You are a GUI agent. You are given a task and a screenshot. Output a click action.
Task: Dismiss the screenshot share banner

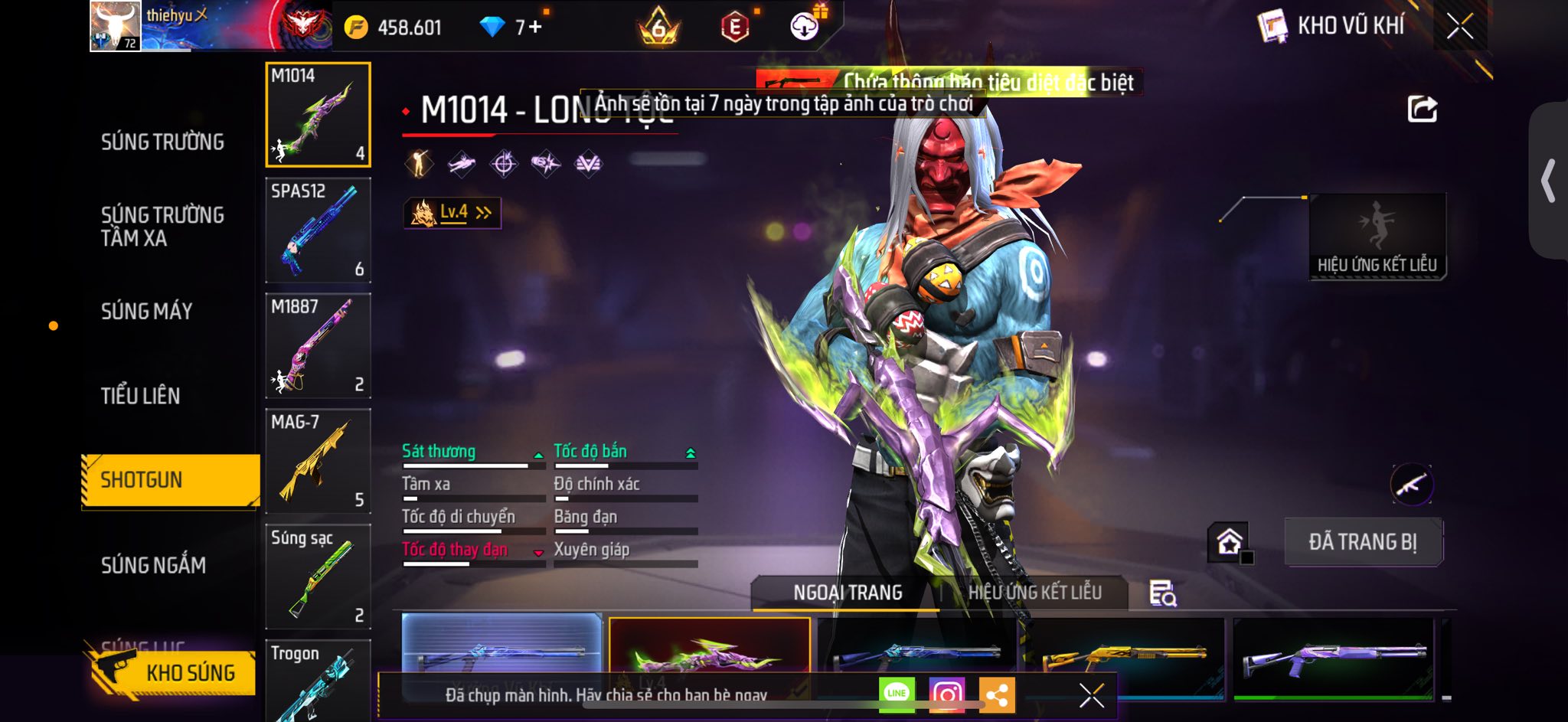tap(1091, 695)
